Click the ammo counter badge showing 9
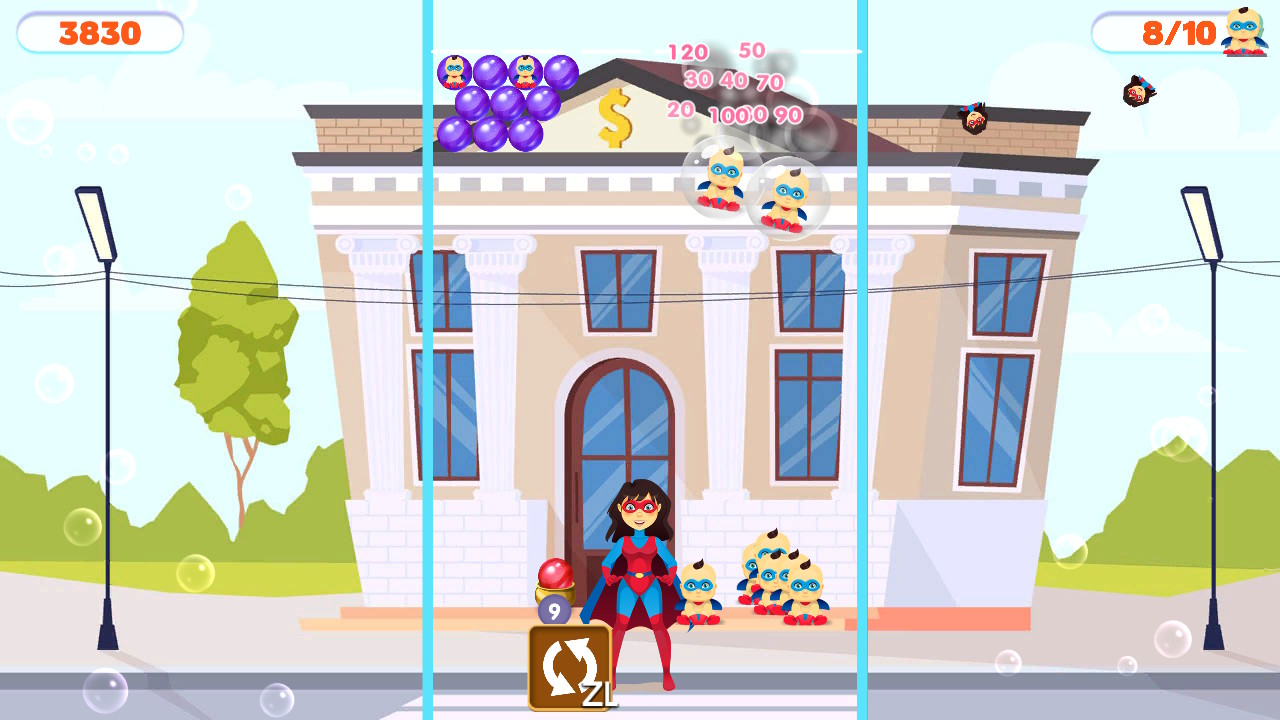 (553, 608)
